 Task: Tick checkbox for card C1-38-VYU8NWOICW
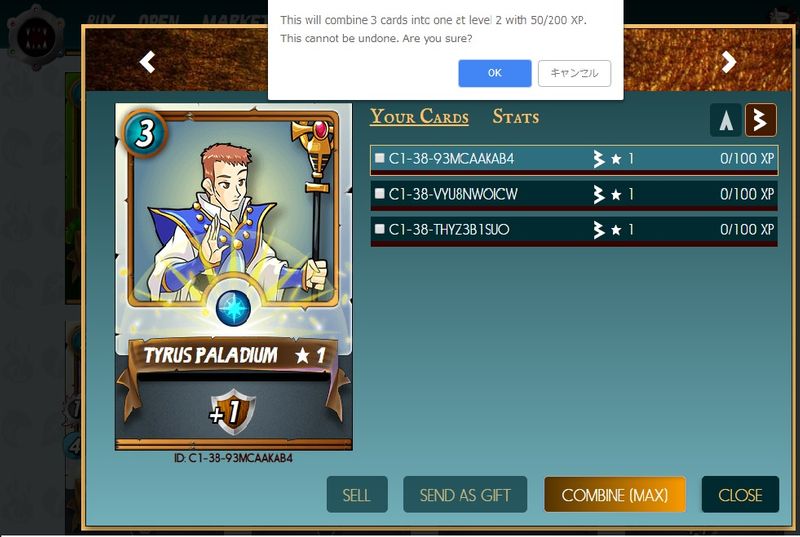pos(380,194)
